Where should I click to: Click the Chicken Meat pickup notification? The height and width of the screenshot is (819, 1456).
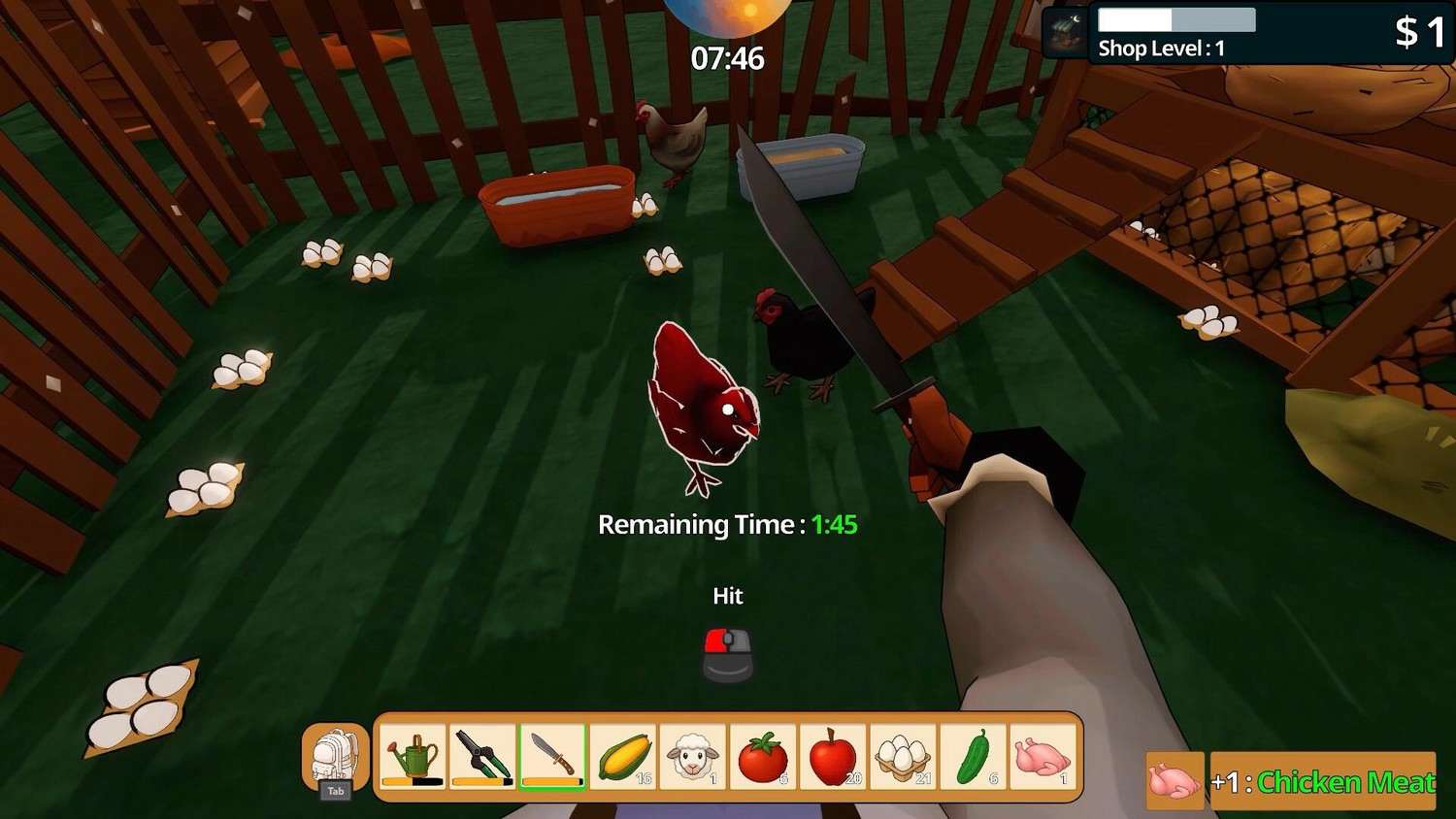coord(1323,781)
